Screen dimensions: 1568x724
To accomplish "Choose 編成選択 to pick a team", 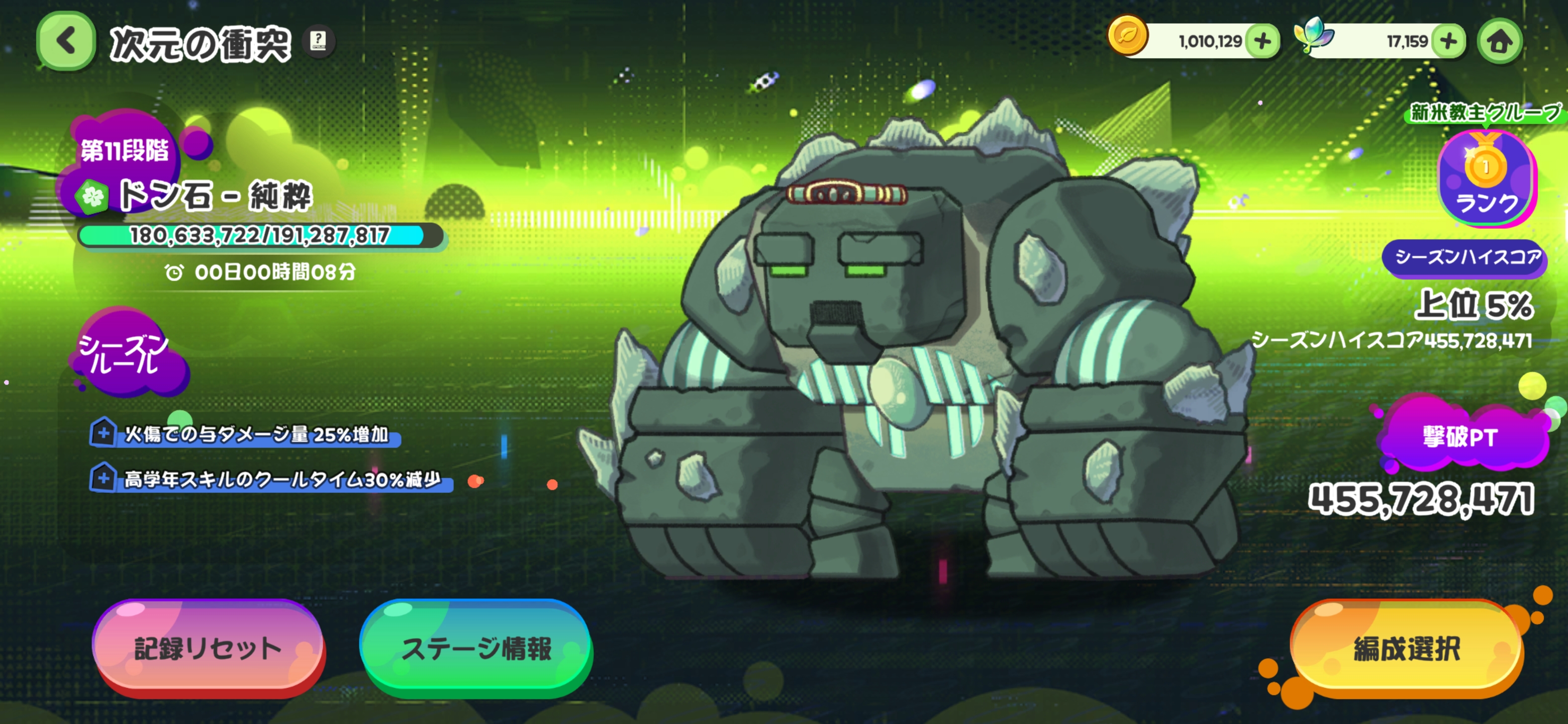I will pos(1406,648).
